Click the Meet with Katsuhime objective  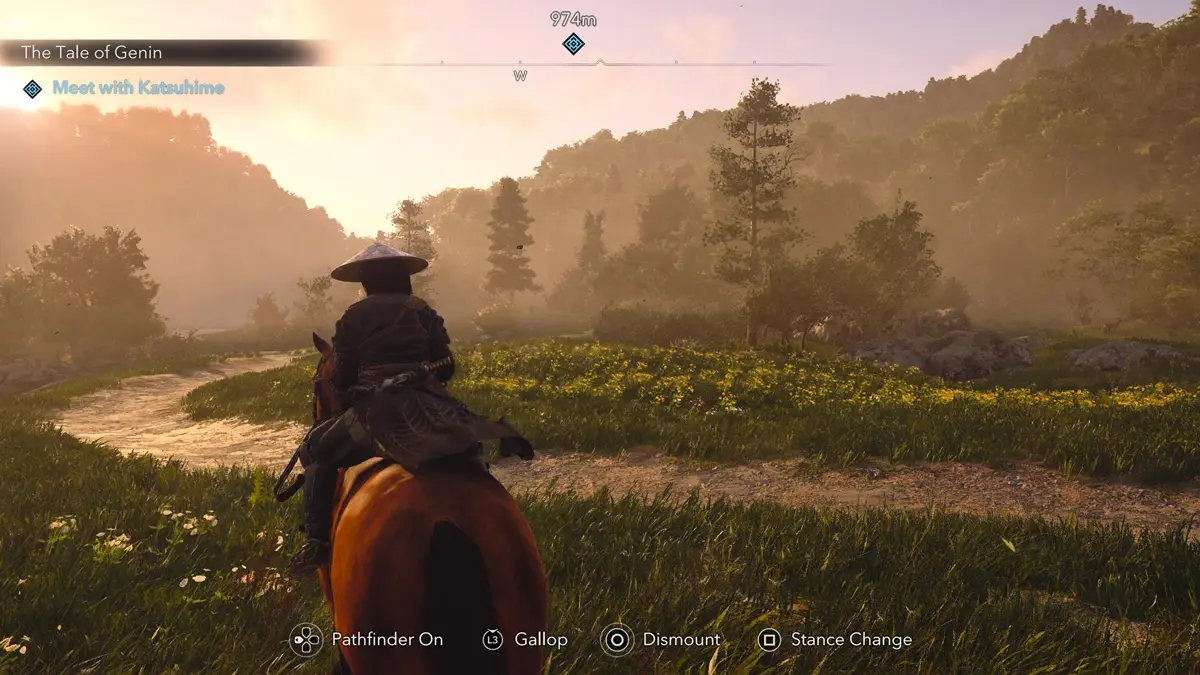pos(138,88)
